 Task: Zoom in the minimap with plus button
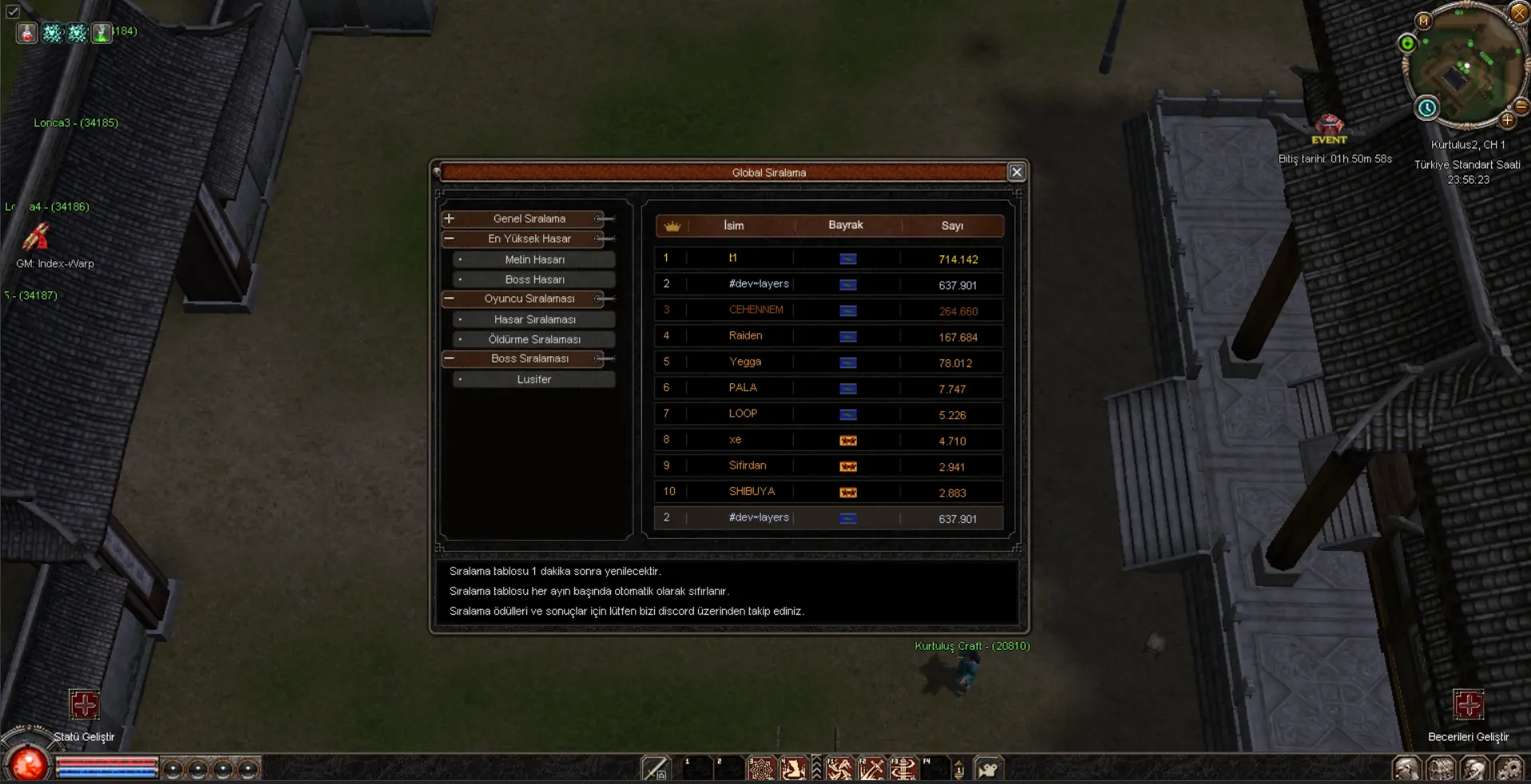[1507, 121]
